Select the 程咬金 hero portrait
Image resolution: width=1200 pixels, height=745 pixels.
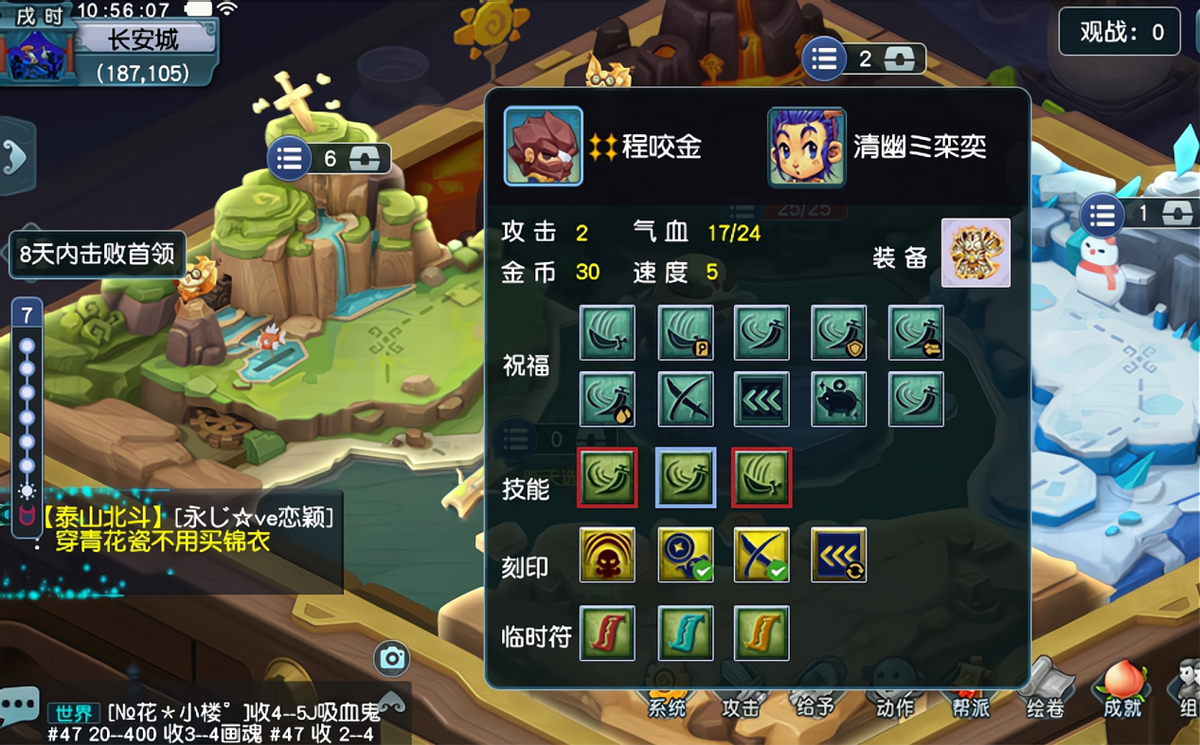pyautogui.click(x=543, y=147)
